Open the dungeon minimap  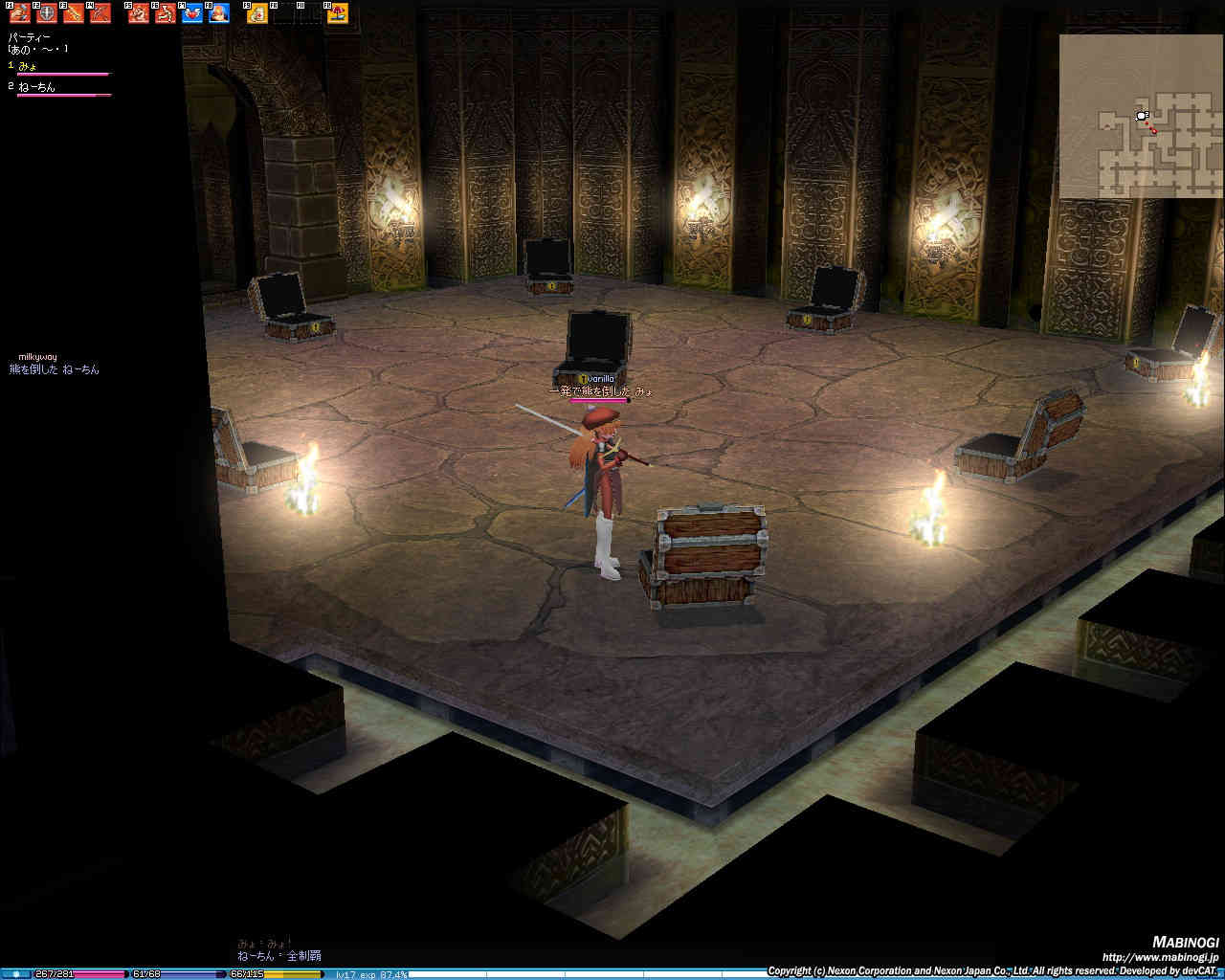(1141, 116)
